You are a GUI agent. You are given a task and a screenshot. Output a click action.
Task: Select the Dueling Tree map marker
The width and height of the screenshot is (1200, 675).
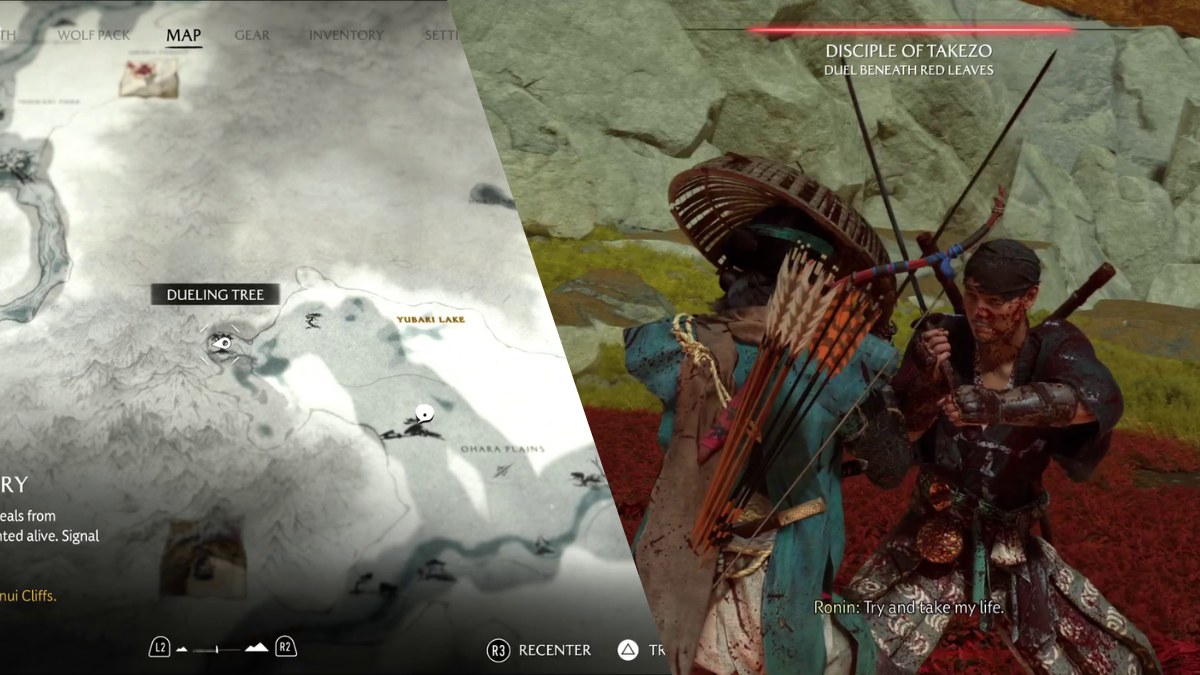pyautogui.click(x=223, y=344)
